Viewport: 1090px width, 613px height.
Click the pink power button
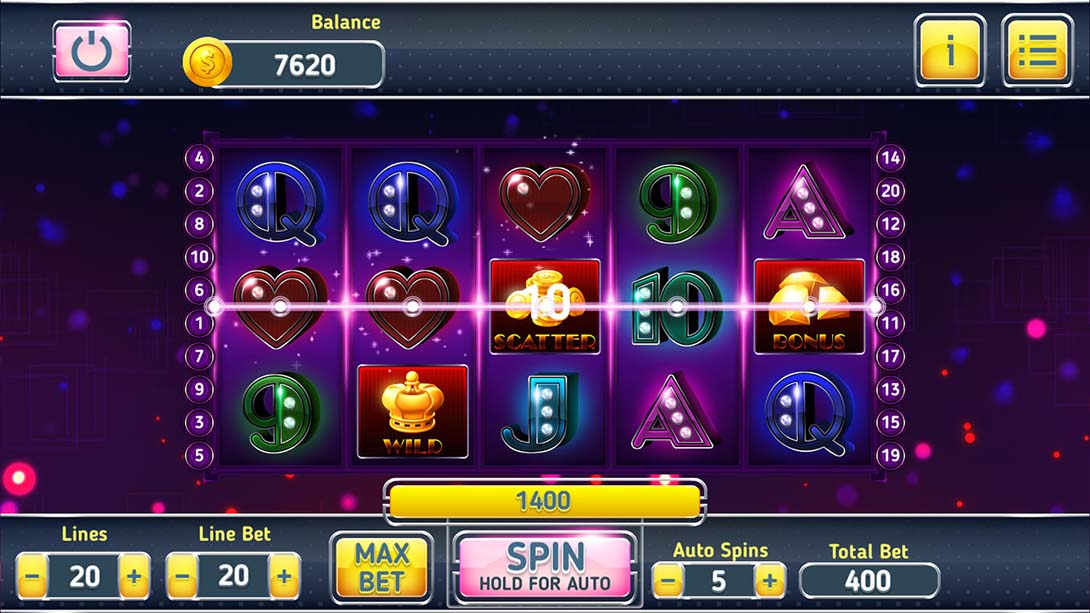(92, 50)
